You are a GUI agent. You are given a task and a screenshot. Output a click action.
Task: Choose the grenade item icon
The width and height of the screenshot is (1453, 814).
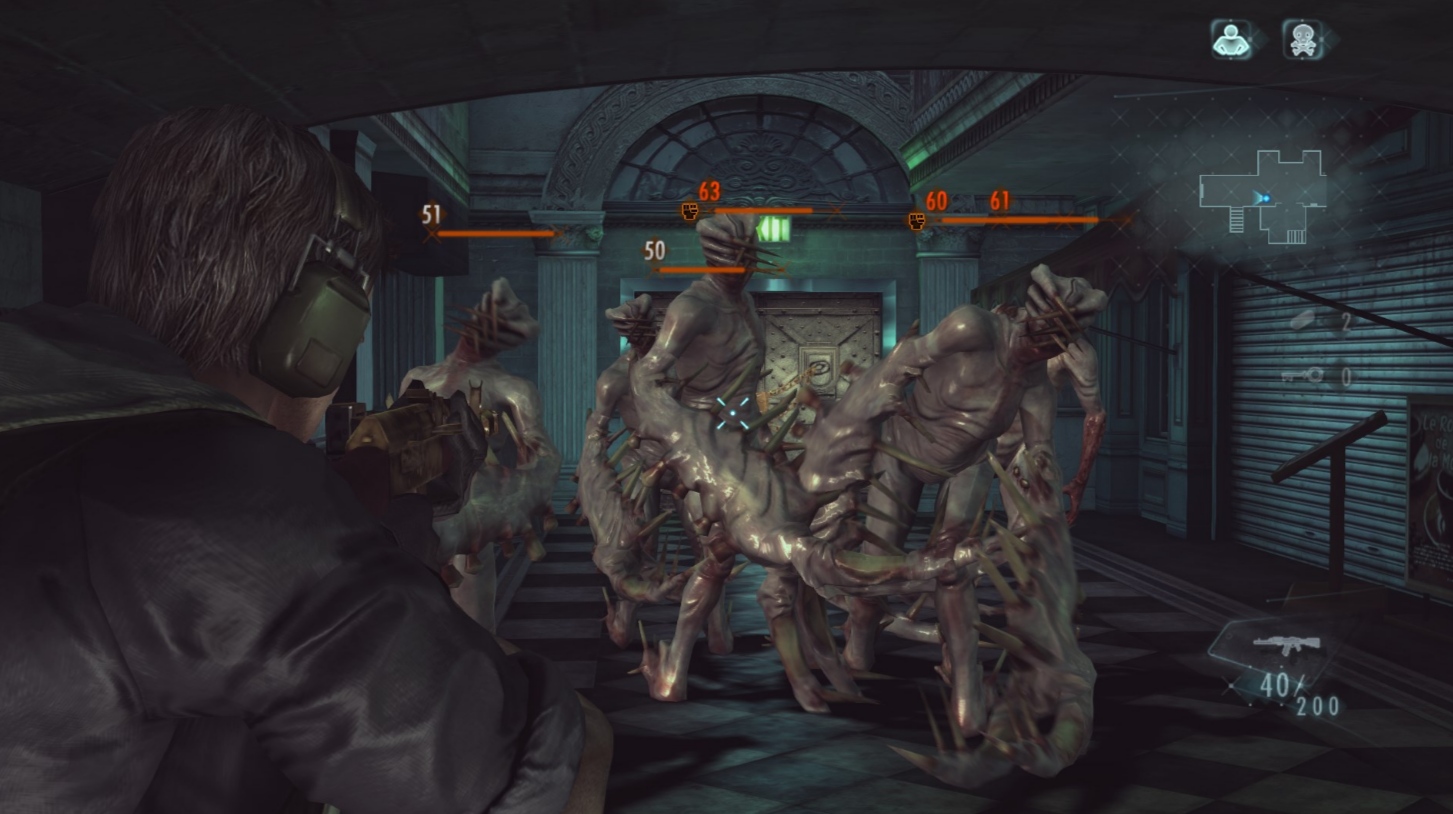1302,320
